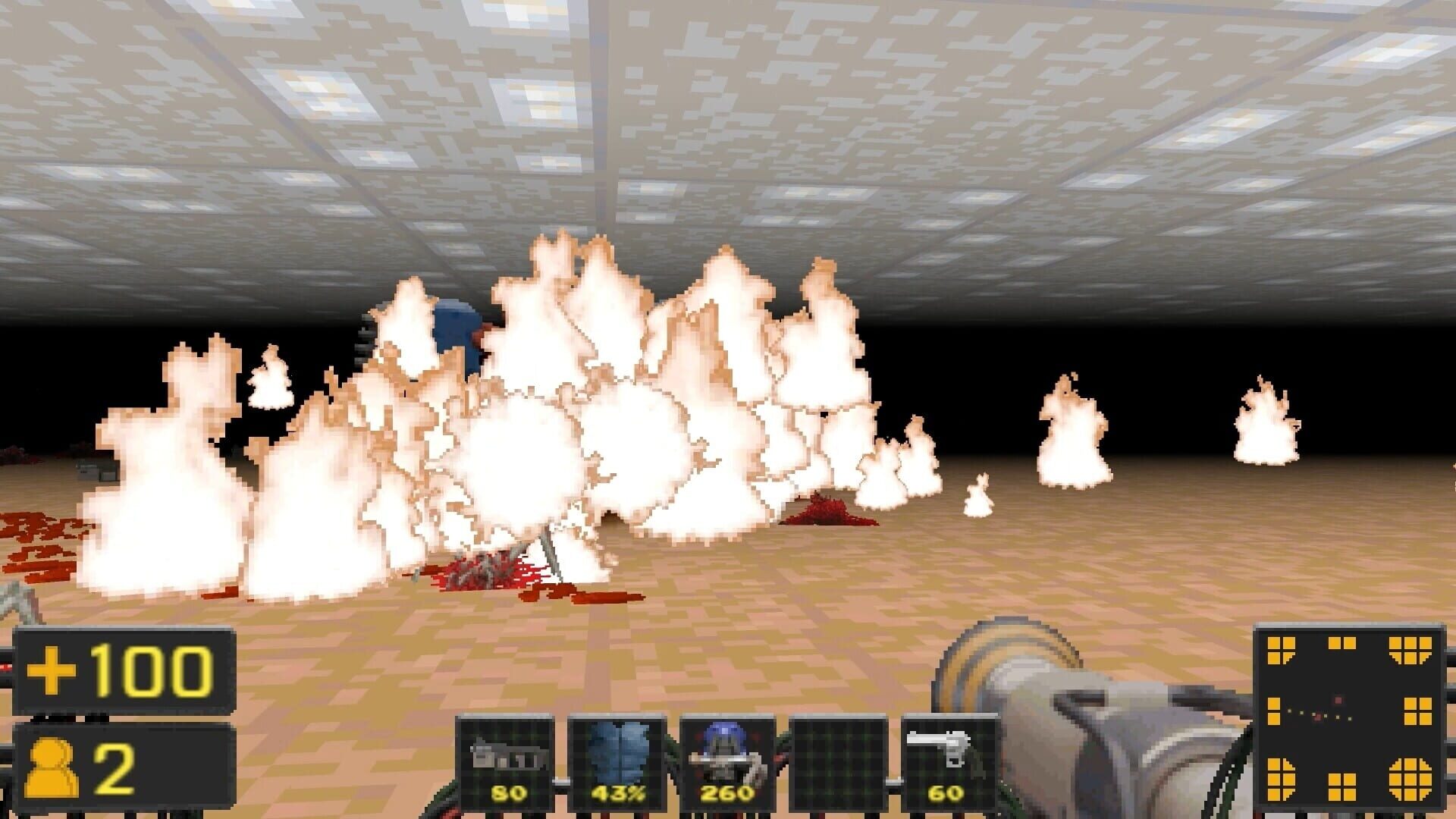Click the blue helmet trooper slot showing 260

[728, 758]
